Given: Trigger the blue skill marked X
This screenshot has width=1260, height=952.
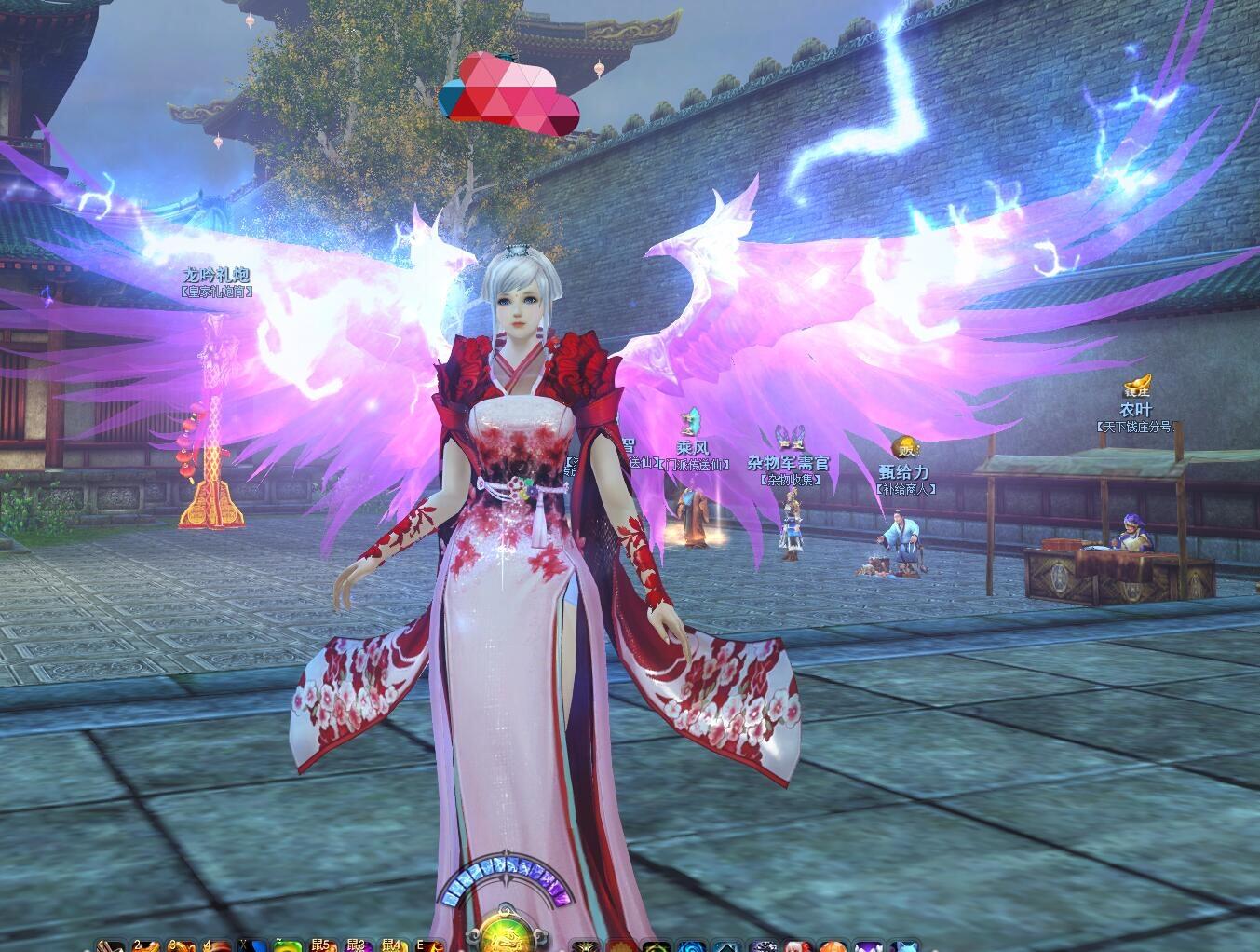Looking at the screenshot, I should click(253, 945).
